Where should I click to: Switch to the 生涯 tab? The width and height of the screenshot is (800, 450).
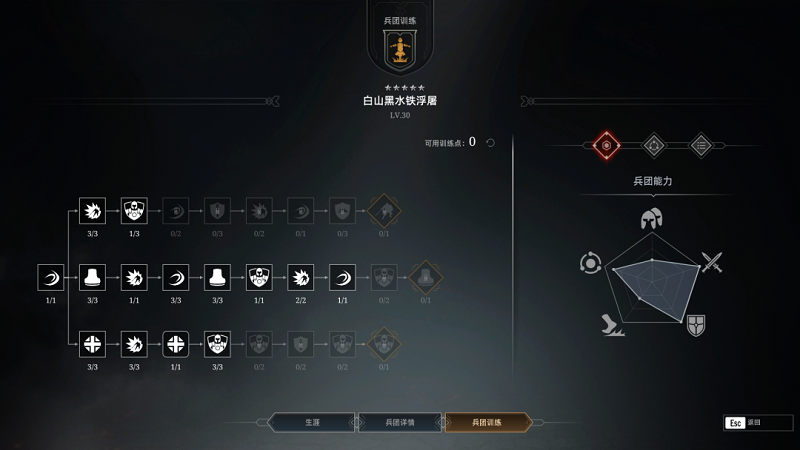coord(312,422)
